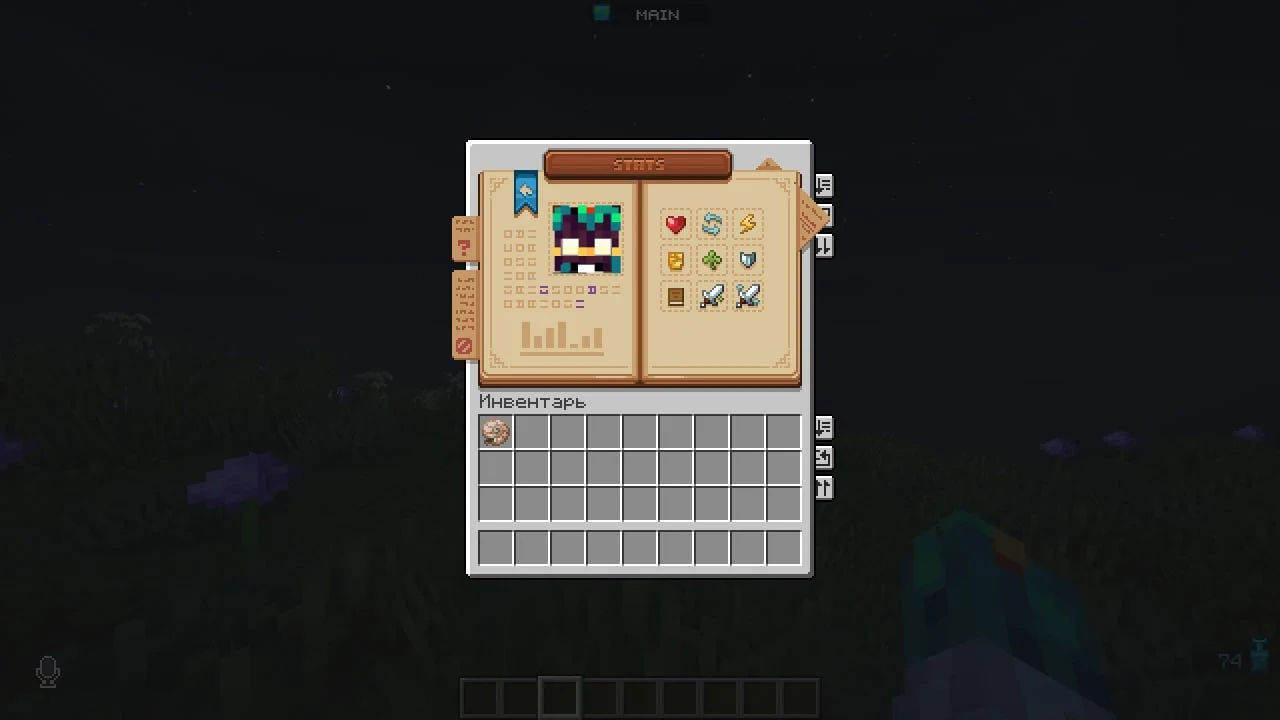Click the swirling arrows regeneration stat icon
The image size is (1280, 720).
click(x=712, y=224)
